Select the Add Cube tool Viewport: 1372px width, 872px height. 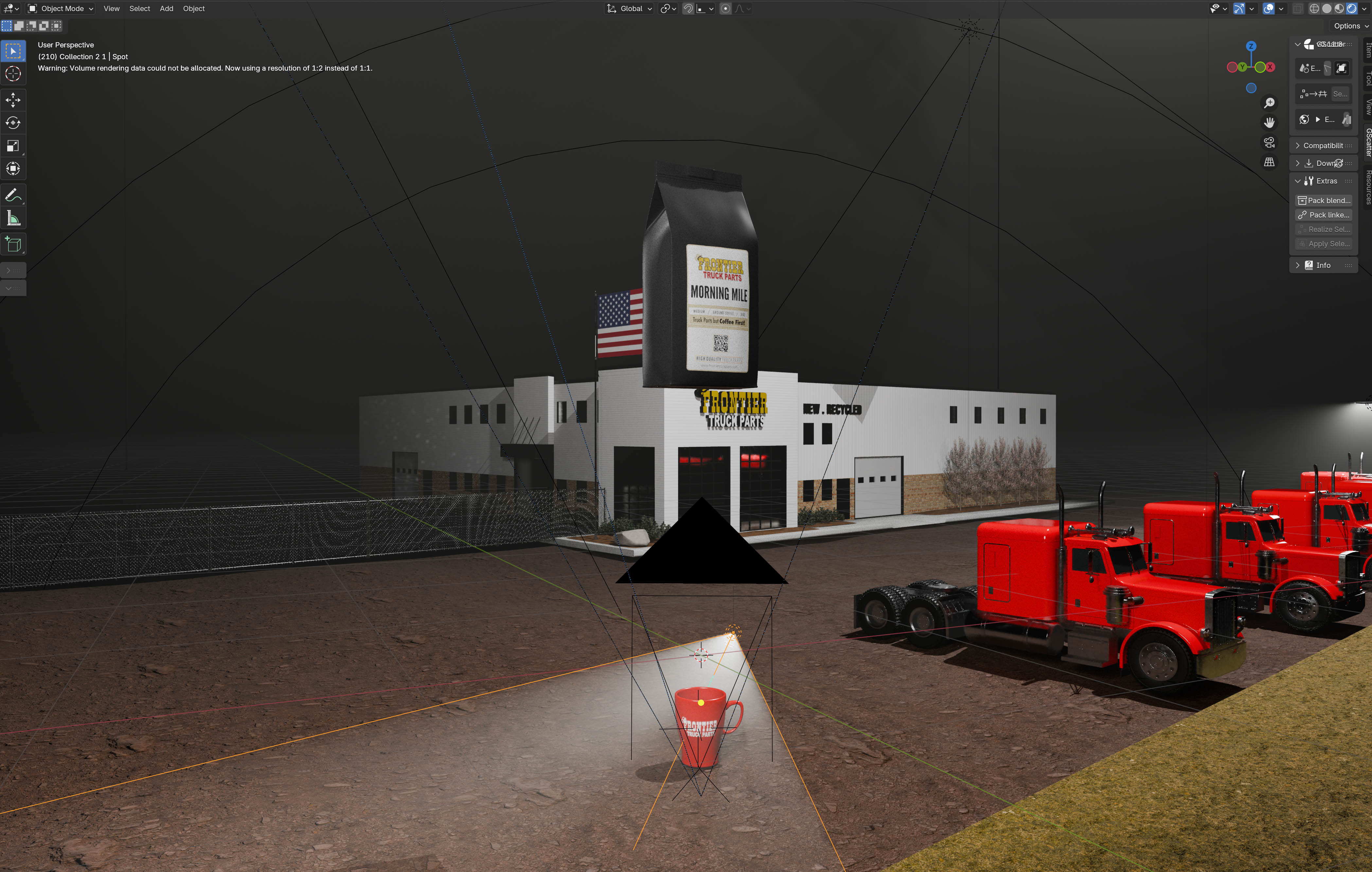[13, 244]
